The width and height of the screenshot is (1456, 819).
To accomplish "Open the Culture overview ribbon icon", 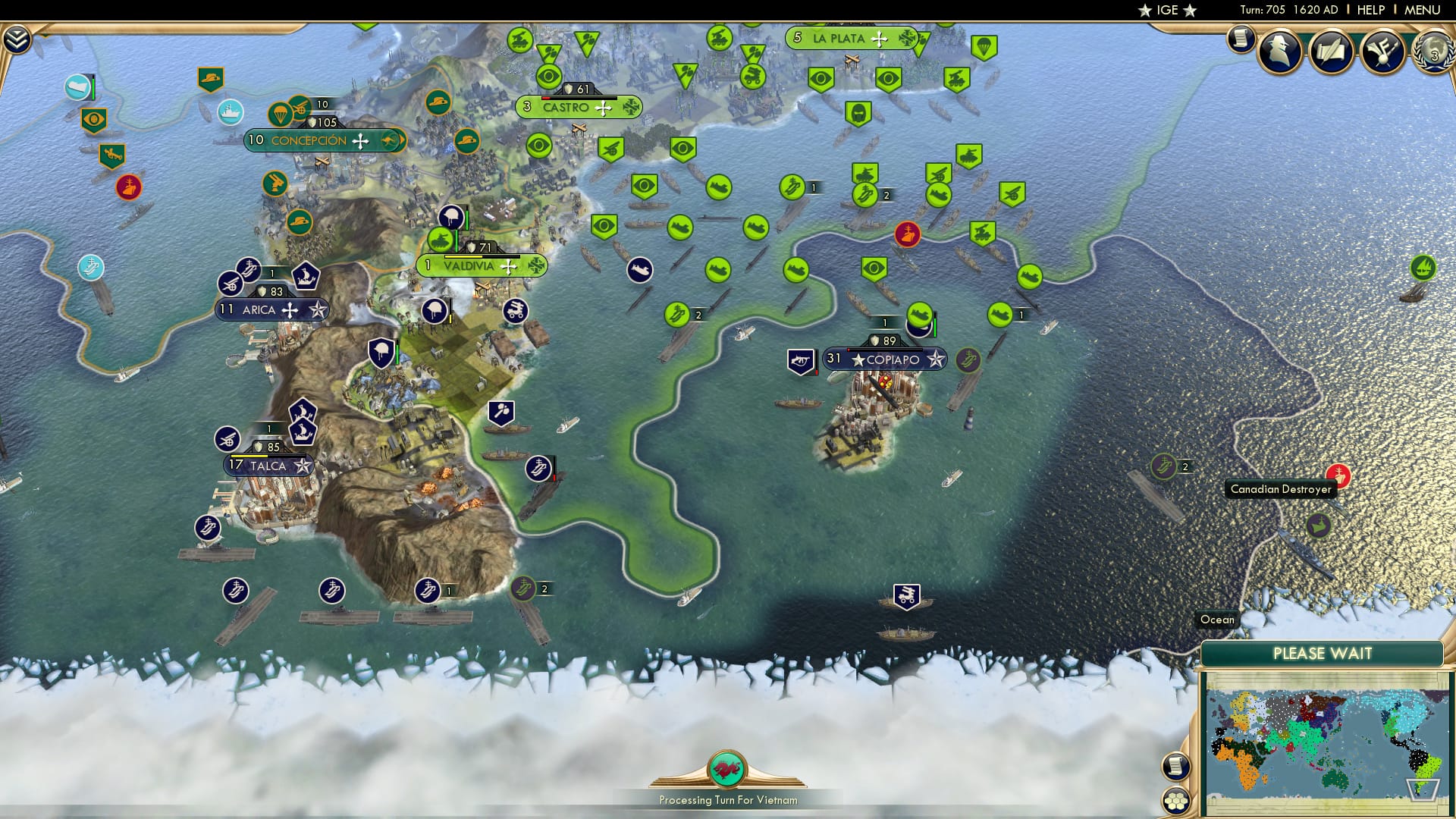I will 1382,49.
